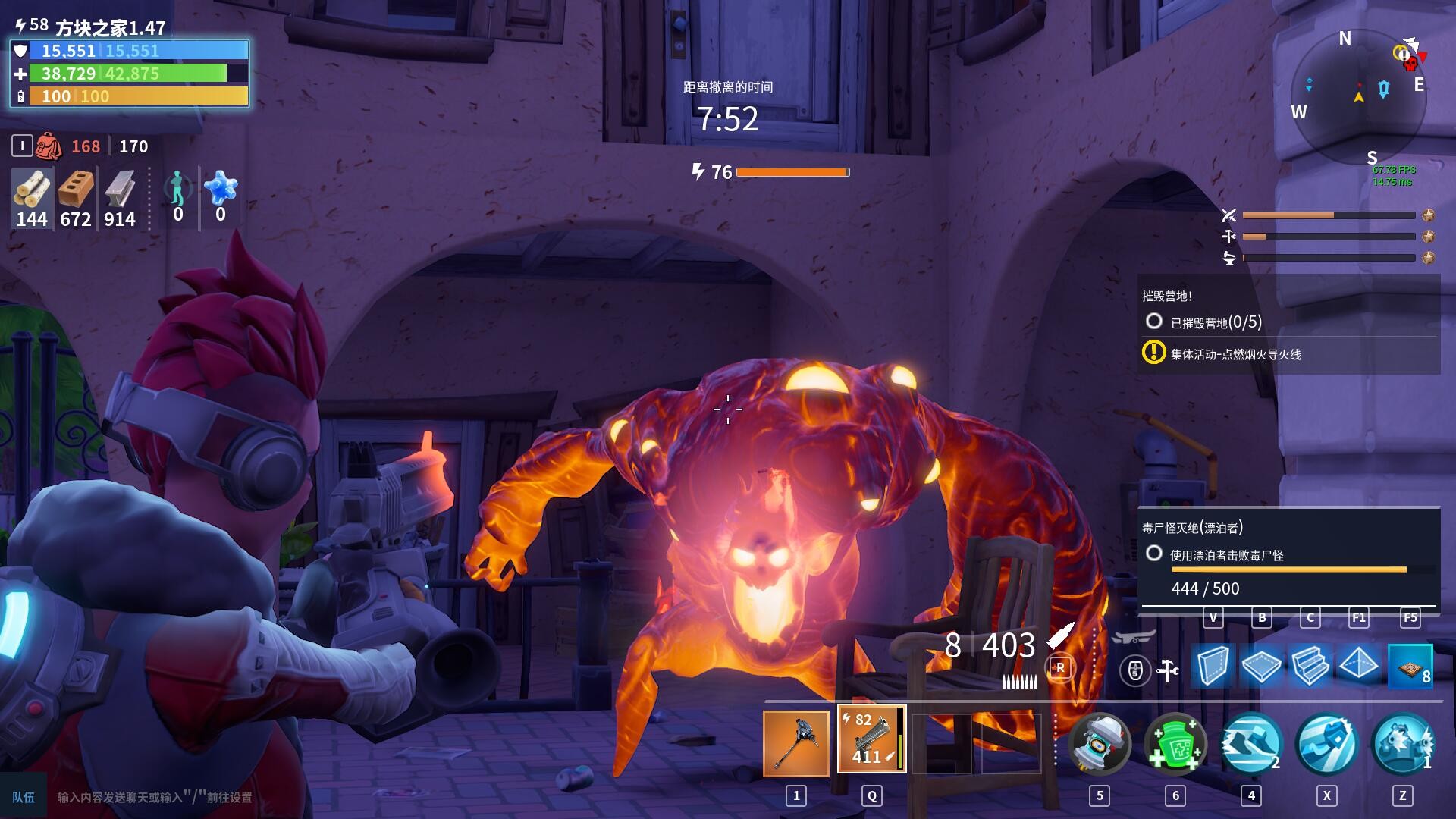The height and width of the screenshot is (819, 1456).
Task: Select the pistol weapon slot
Action: (871, 739)
